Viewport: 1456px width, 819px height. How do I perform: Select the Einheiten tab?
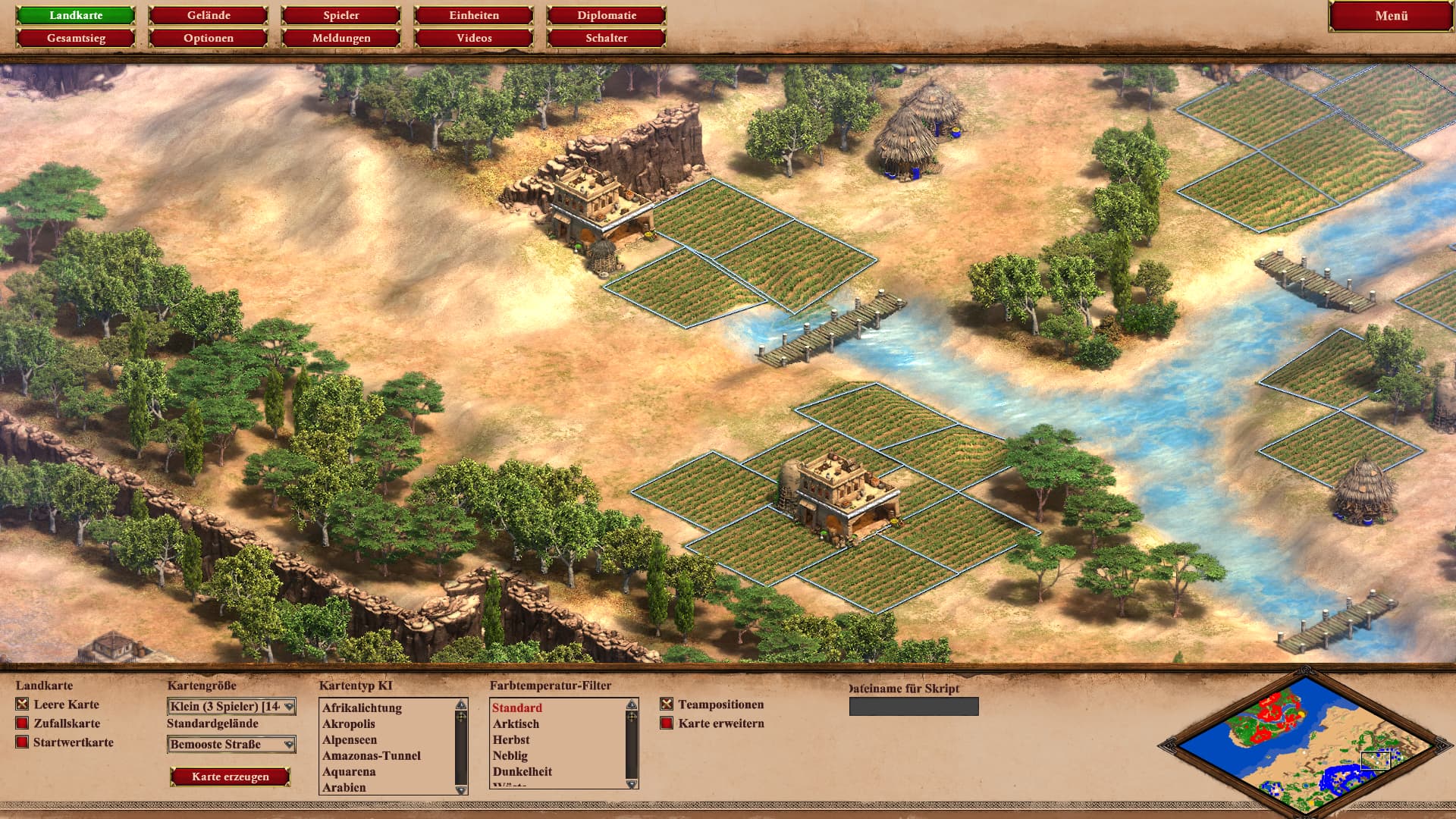pyautogui.click(x=474, y=15)
